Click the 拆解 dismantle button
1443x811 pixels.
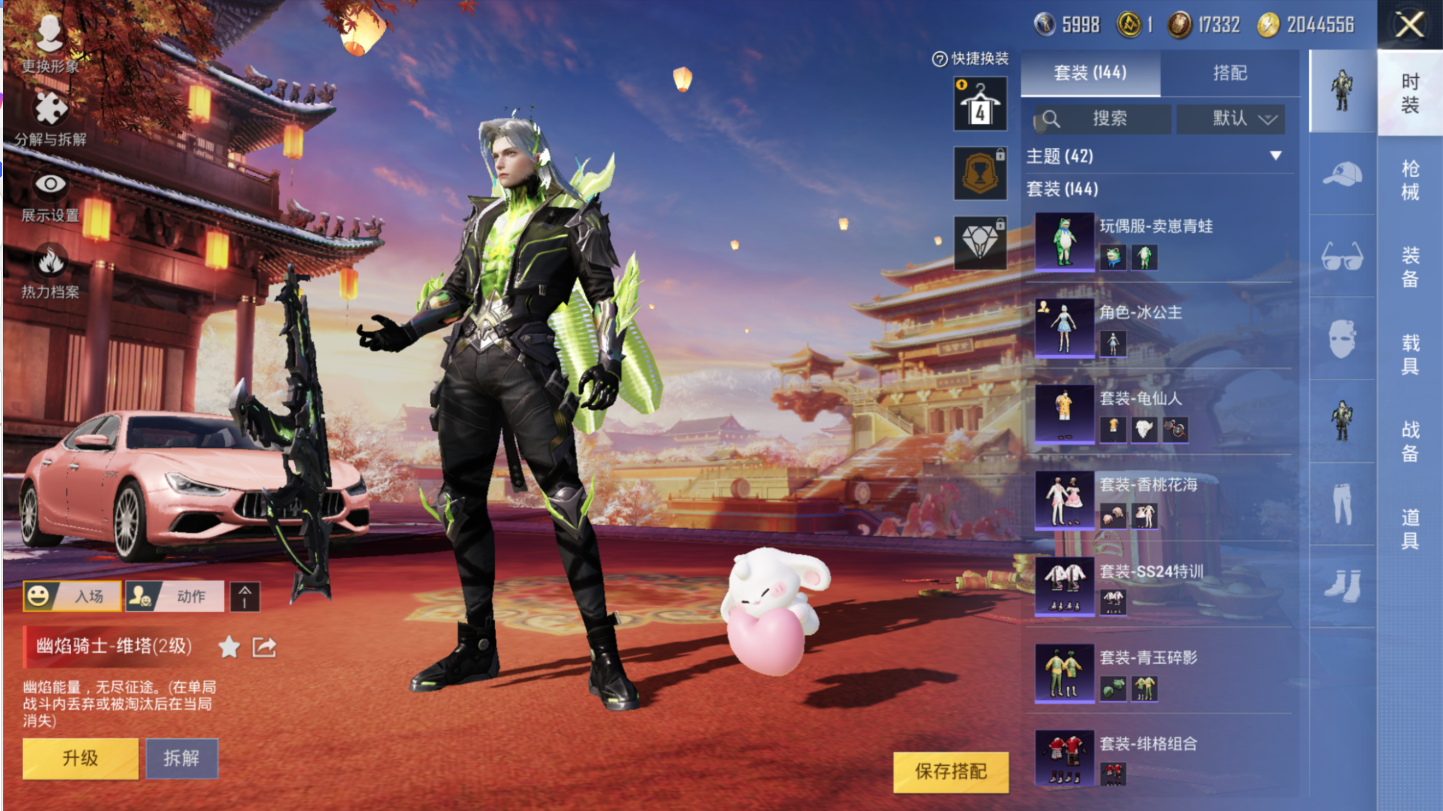tap(181, 758)
